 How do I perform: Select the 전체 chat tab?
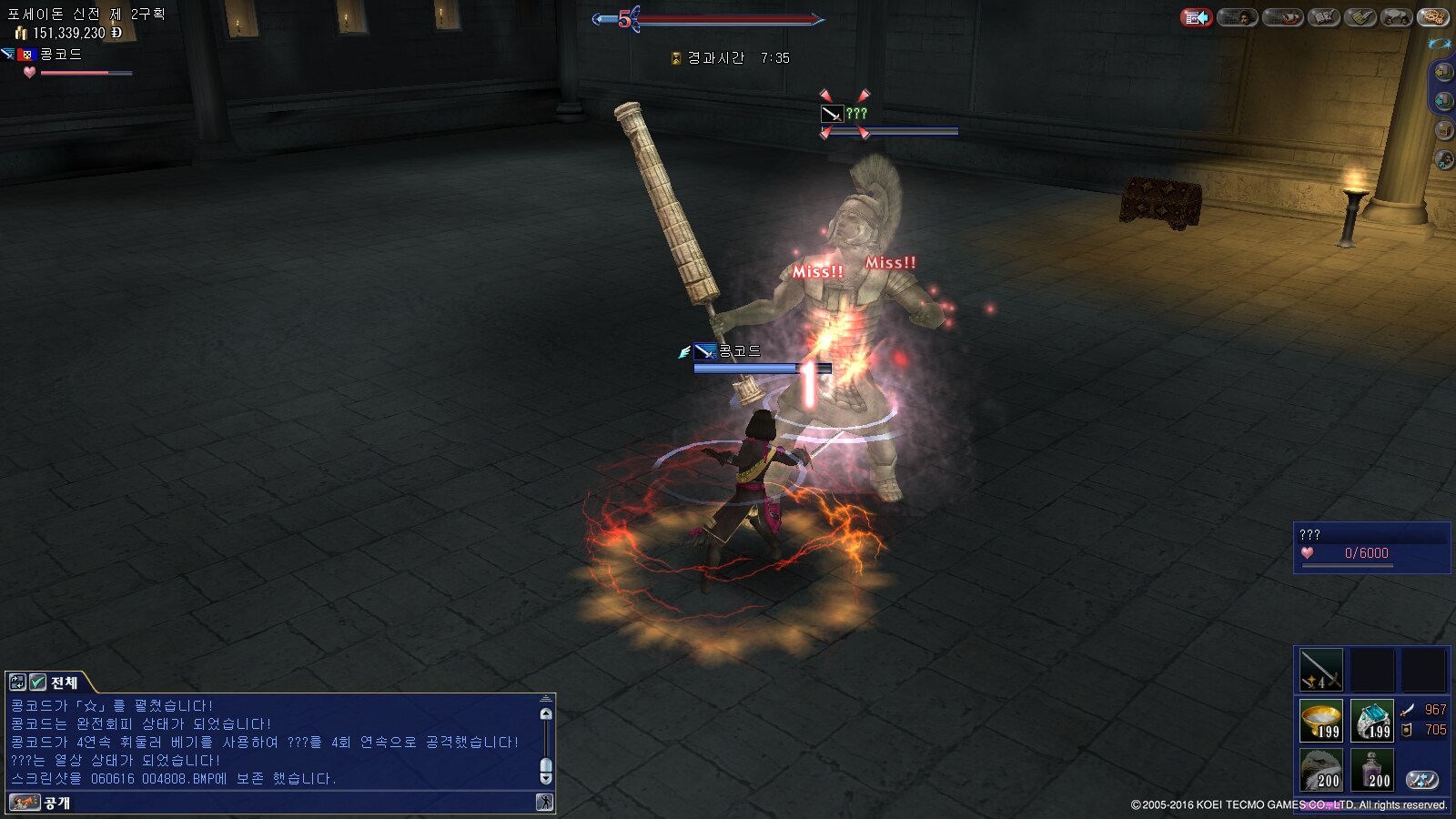[x=64, y=682]
